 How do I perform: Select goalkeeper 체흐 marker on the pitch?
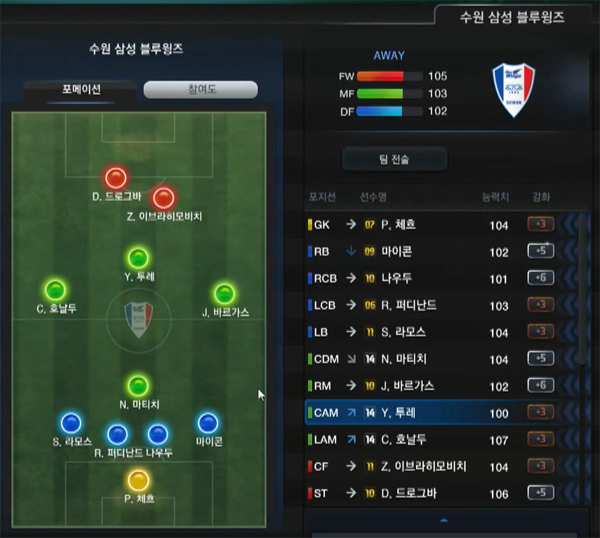coord(138,480)
